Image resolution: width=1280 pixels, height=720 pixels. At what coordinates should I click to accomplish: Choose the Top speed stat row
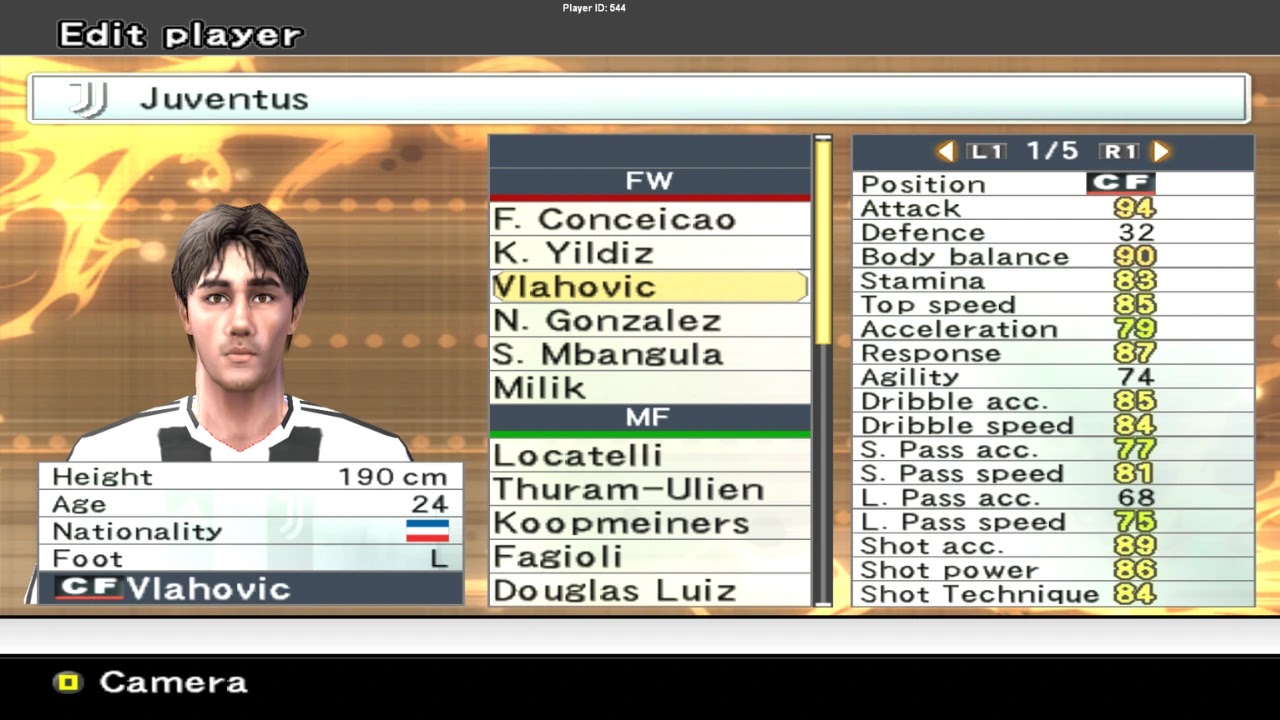click(x=1052, y=305)
